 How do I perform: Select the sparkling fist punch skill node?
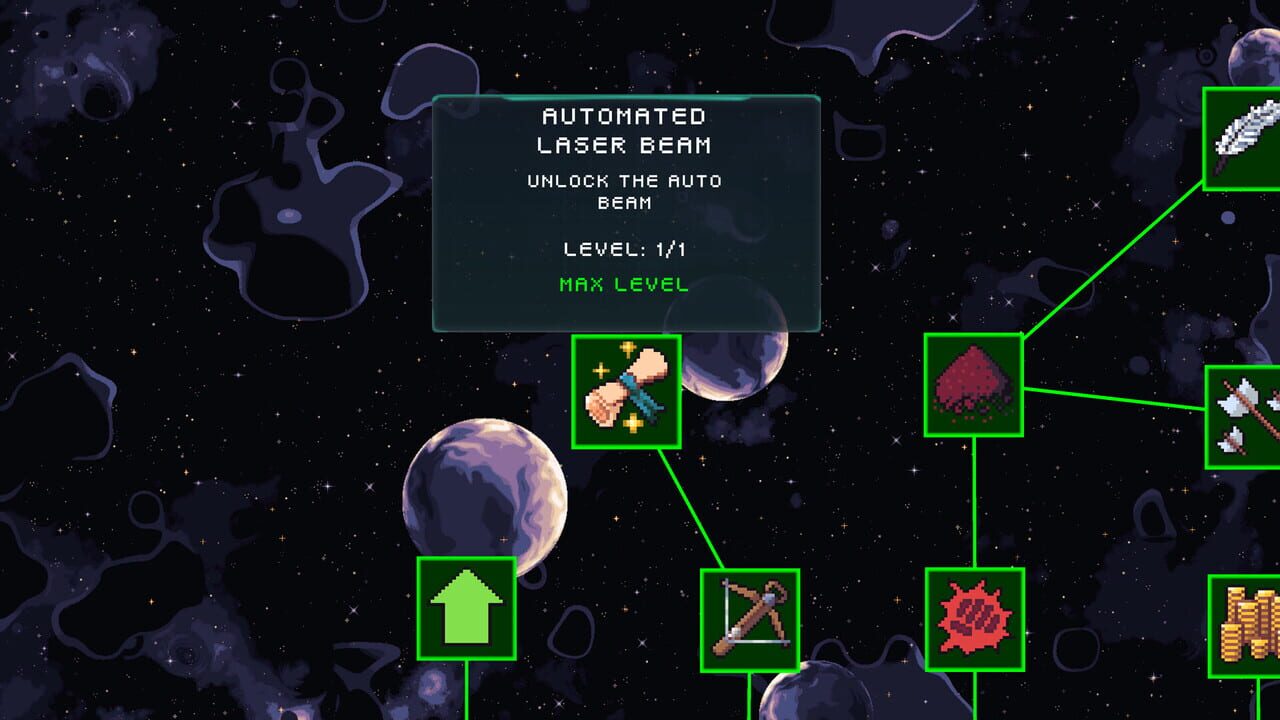click(625, 390)
